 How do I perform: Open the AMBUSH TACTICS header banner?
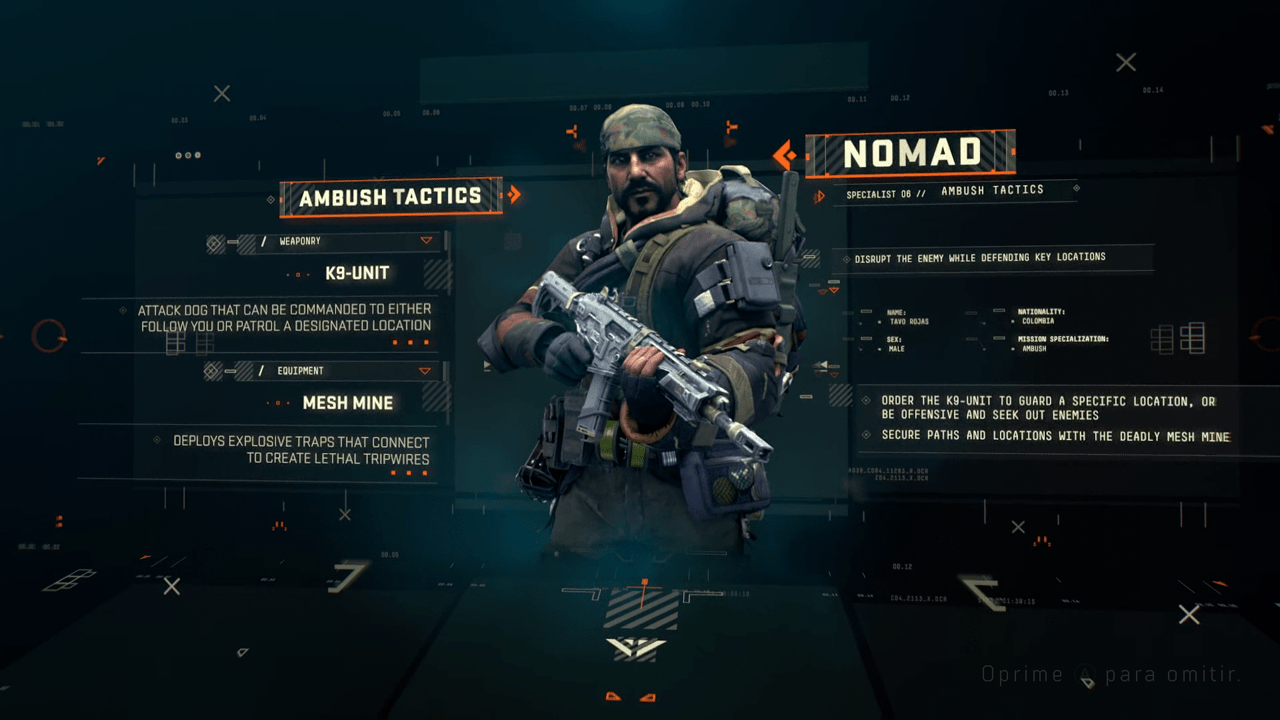[x=390, y=197]
